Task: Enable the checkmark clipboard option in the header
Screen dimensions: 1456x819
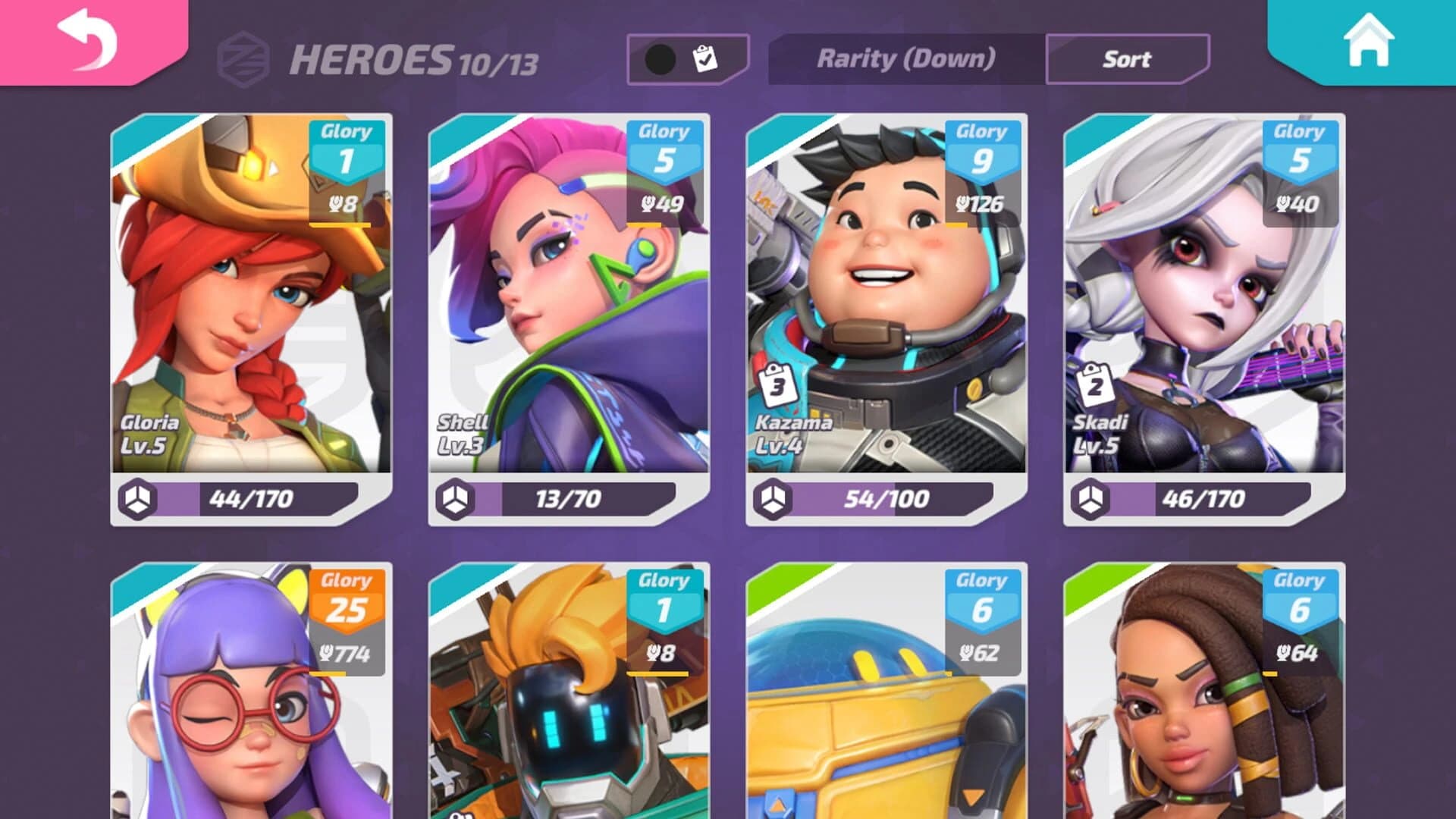Action: 705,58
